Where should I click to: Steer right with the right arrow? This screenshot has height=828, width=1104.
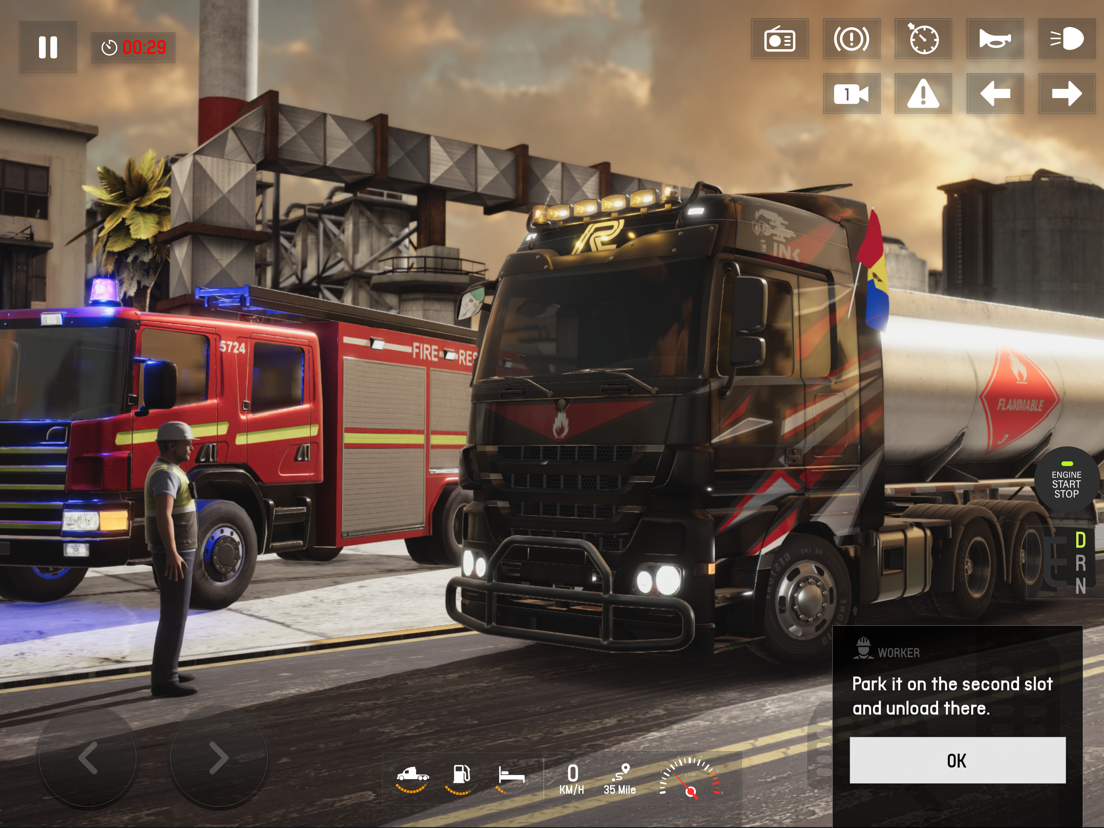coord(218,758)
